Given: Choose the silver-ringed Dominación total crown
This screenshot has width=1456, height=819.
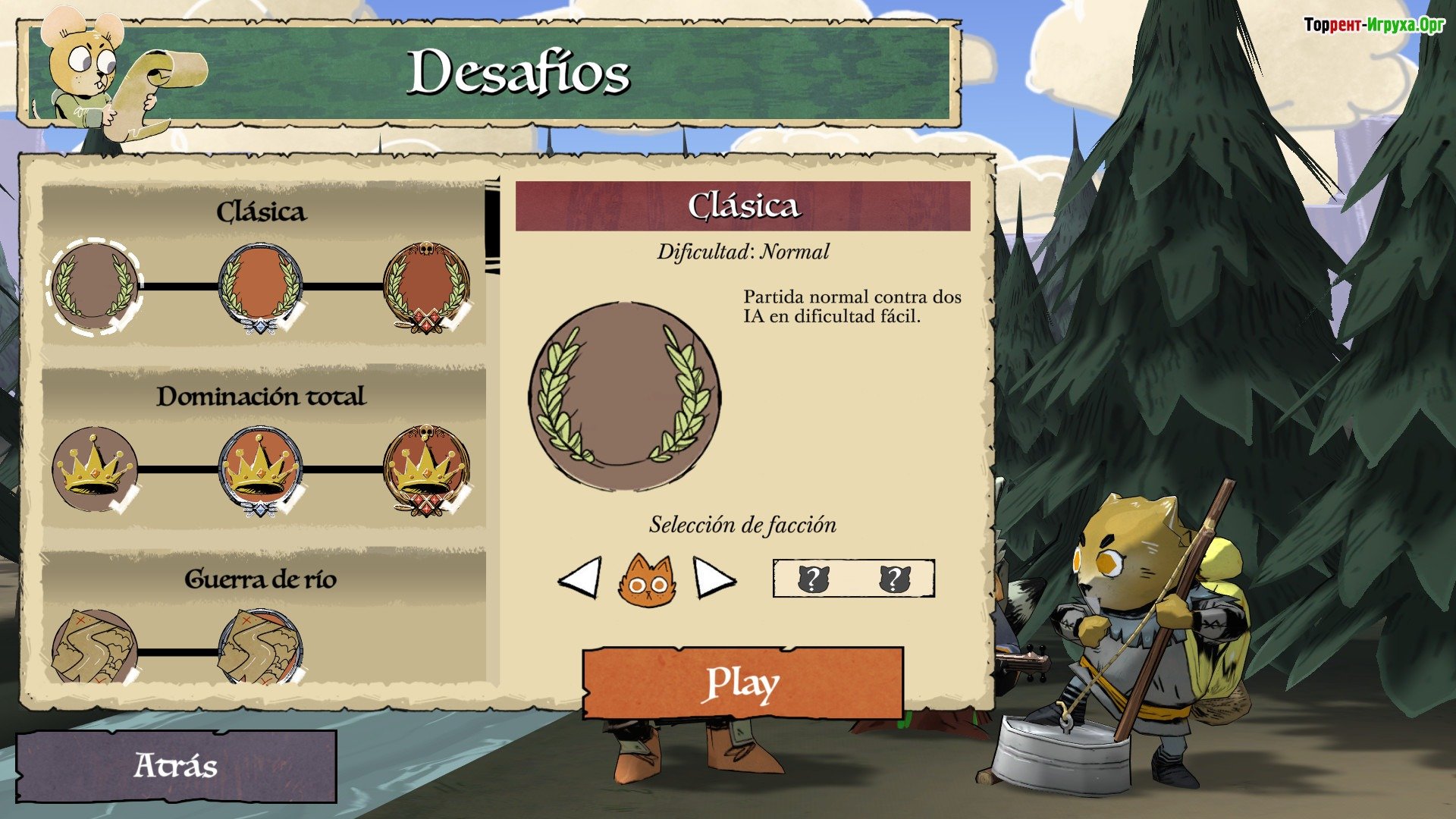Looking at the screenshot, I should point(260,469).
